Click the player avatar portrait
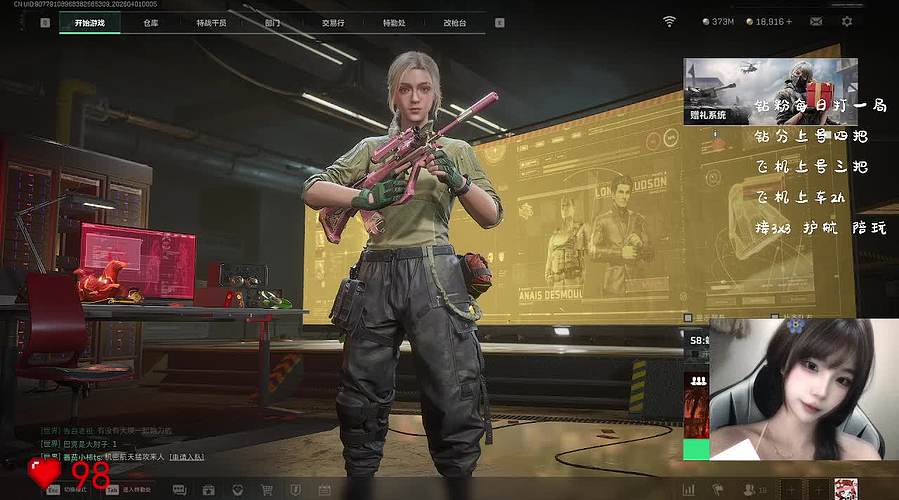899x500 pixels. (846, 488)
